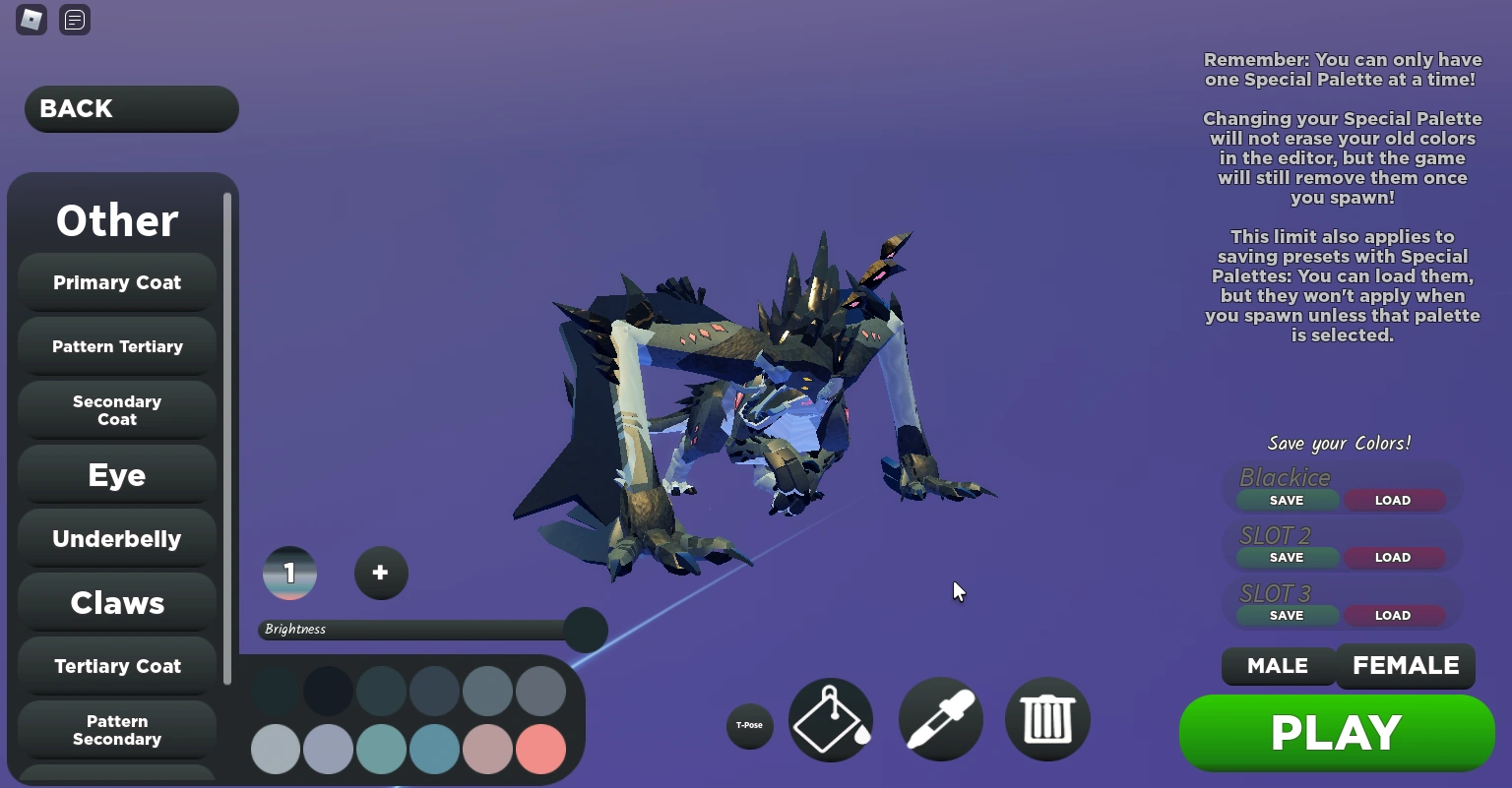
Task: Add a new palette with the plus icon
Action: pos(381,573)
